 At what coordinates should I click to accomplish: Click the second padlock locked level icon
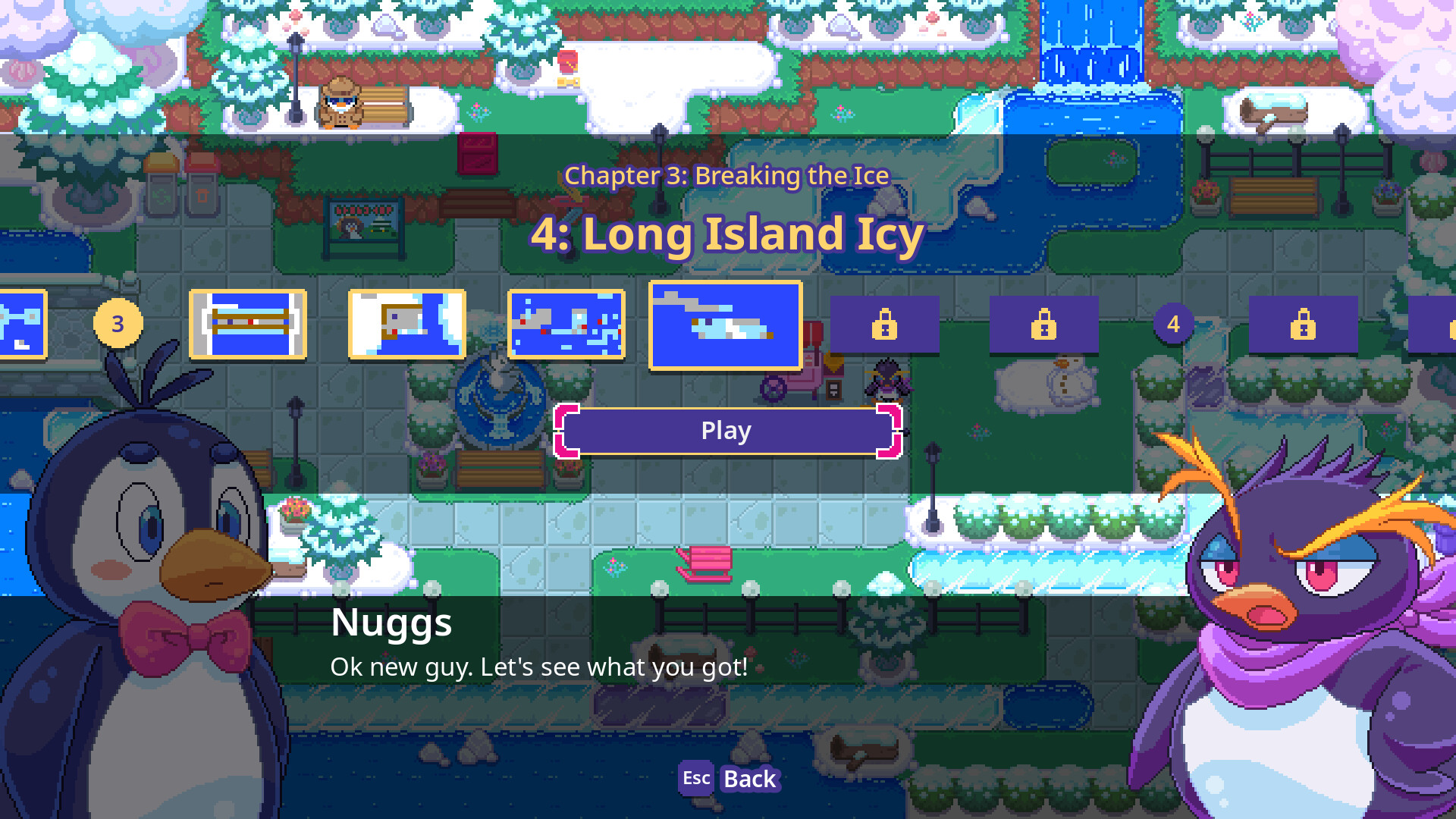click(x=1044, y=325)
